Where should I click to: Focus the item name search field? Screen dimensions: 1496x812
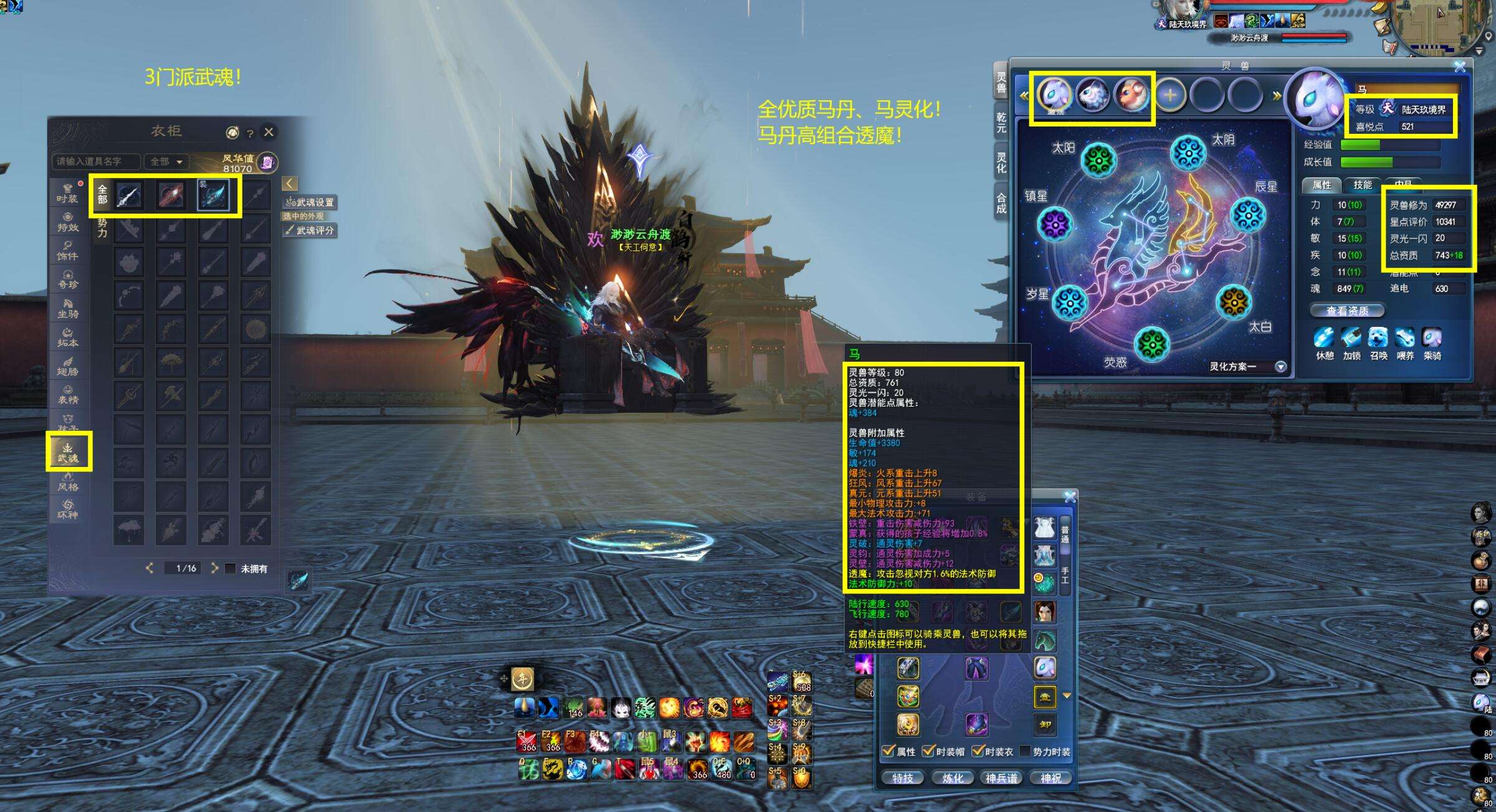click(96, 162)
